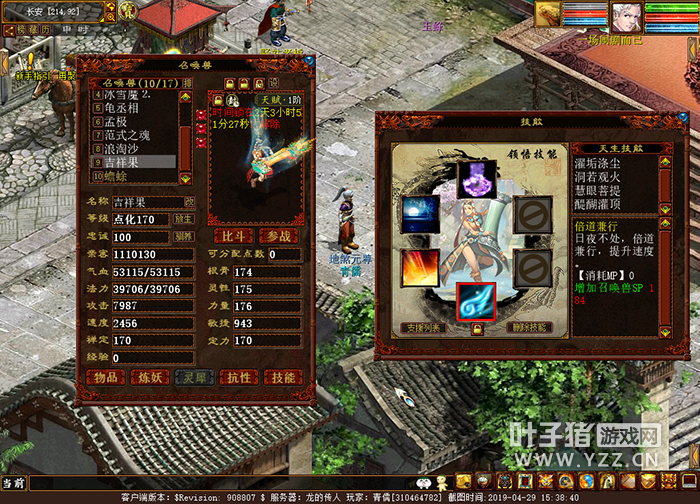Switch to the 技能 tab
700x504 pixels.
pyautogui.click(x=284, y=377)
